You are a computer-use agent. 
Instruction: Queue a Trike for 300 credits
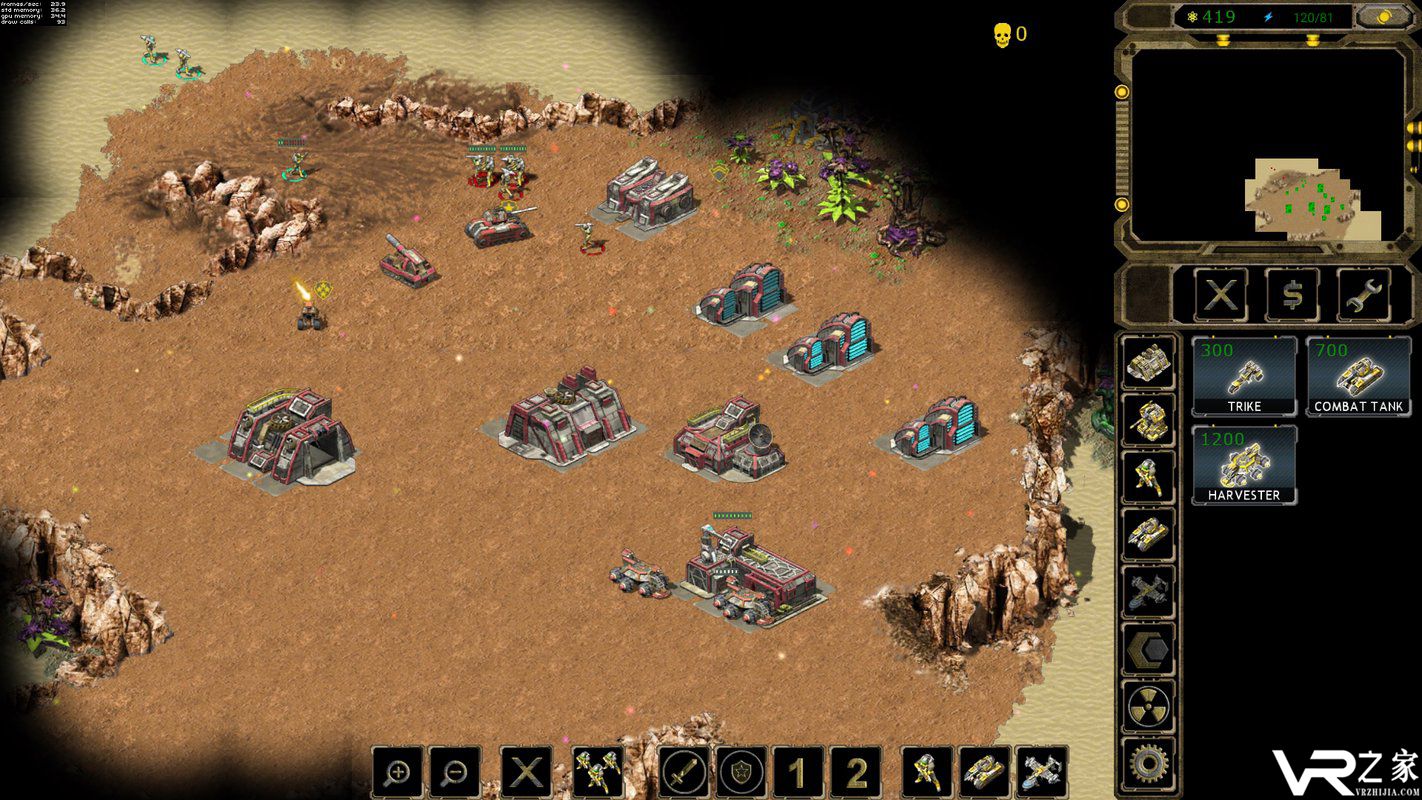(1244, 376)
